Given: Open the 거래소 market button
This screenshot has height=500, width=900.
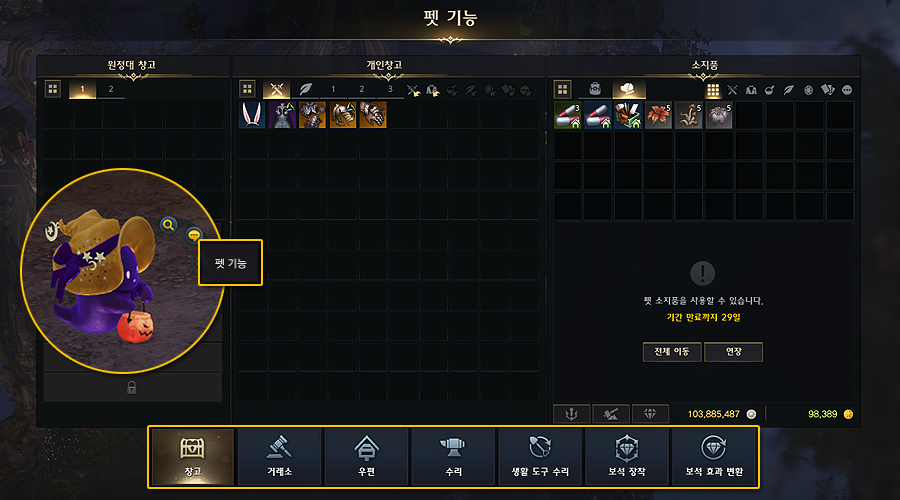Looking at the screenshot, I should pos(279,457).
